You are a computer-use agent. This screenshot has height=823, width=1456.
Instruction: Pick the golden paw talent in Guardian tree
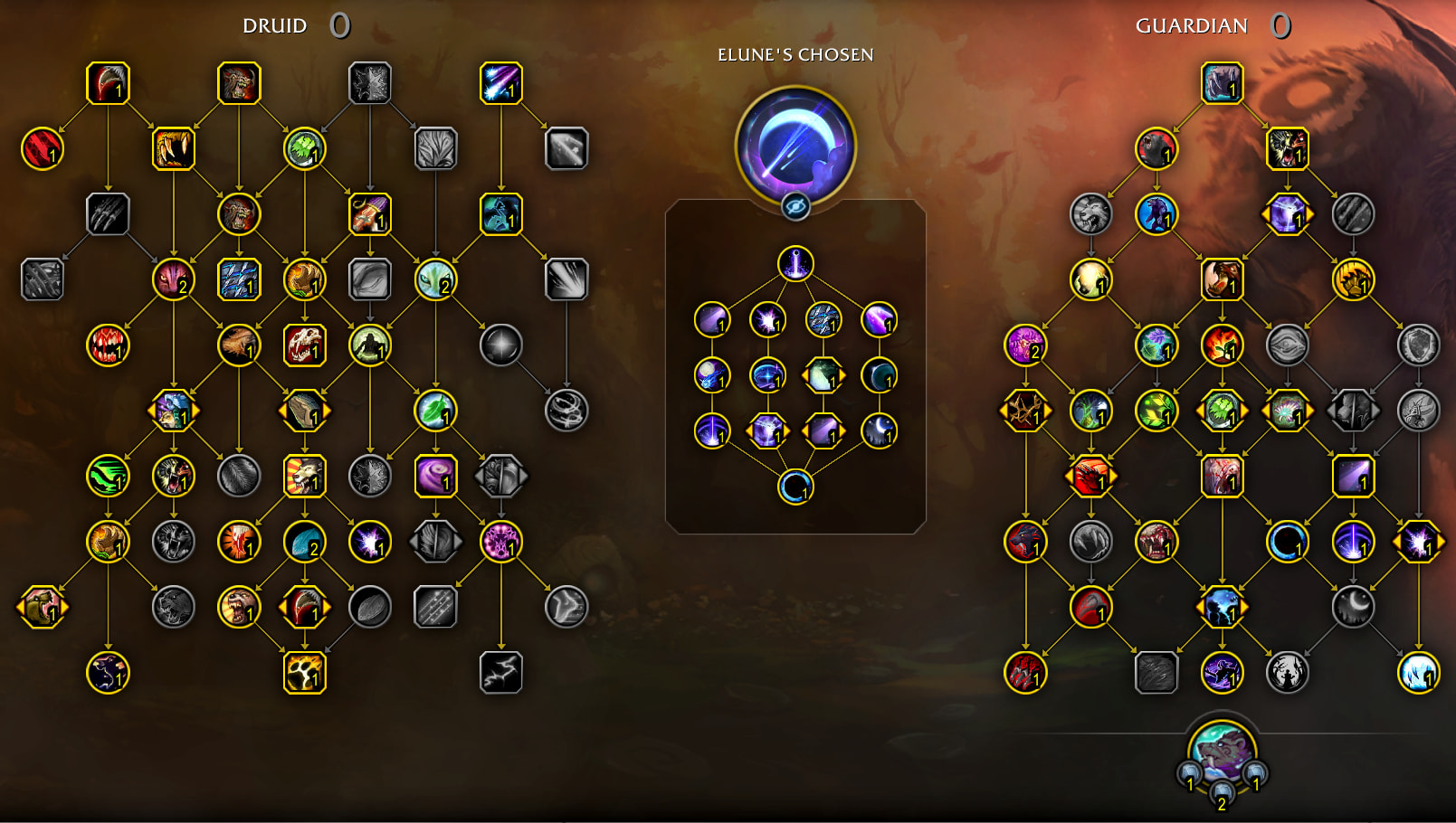pos(1353,279)
